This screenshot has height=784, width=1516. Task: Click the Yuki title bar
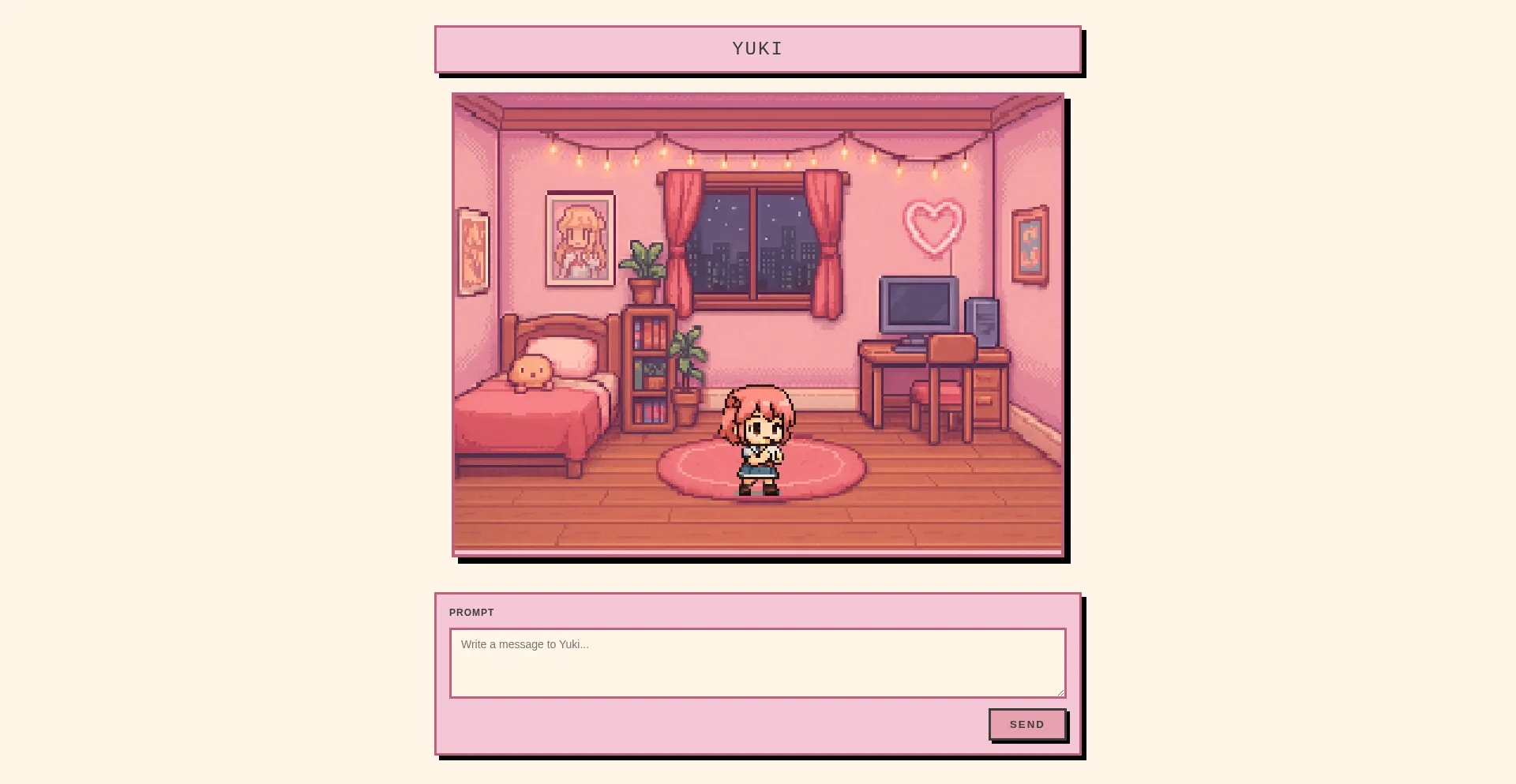tap(756, 49)
